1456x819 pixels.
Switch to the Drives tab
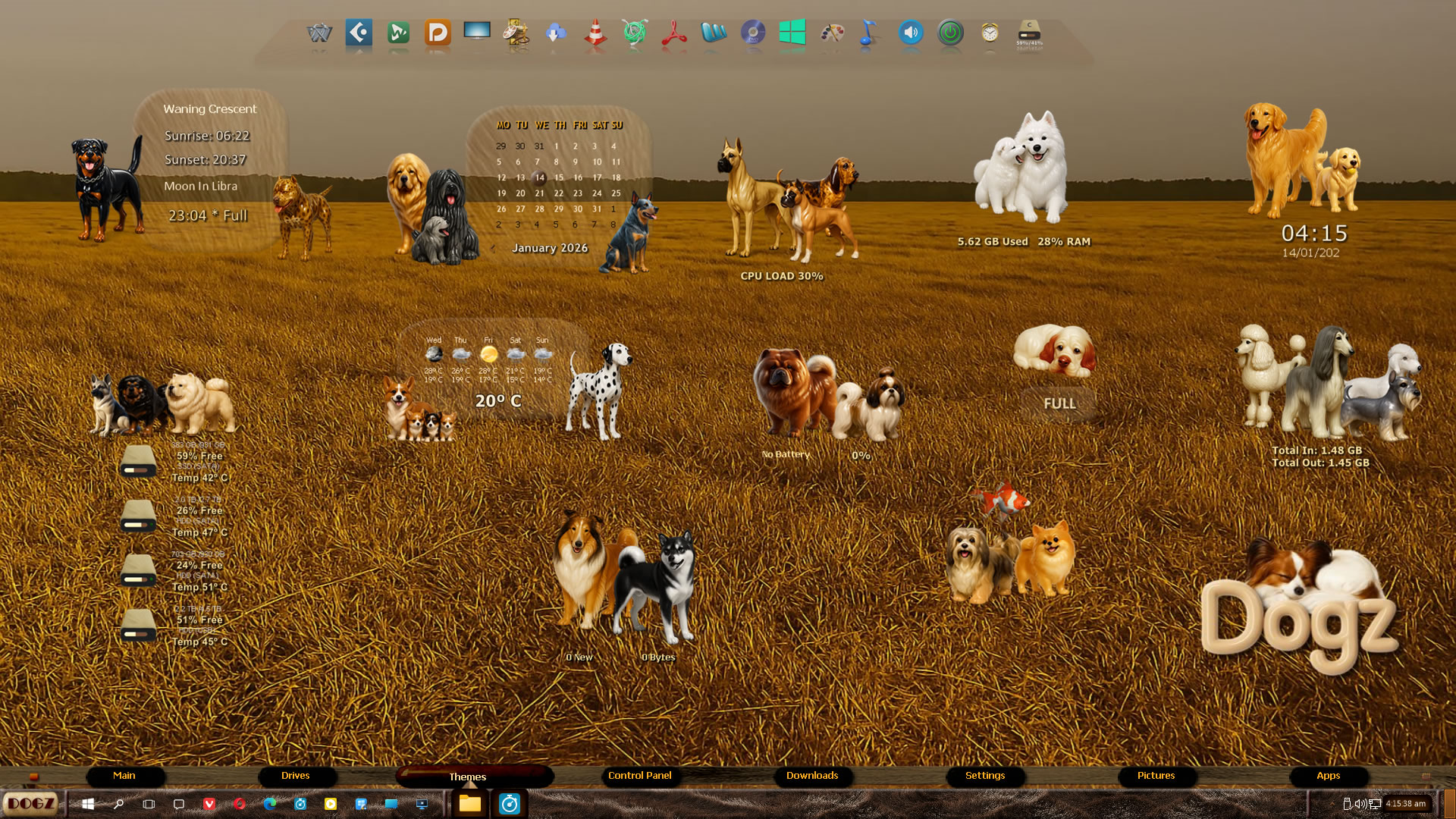pos(295,776)
